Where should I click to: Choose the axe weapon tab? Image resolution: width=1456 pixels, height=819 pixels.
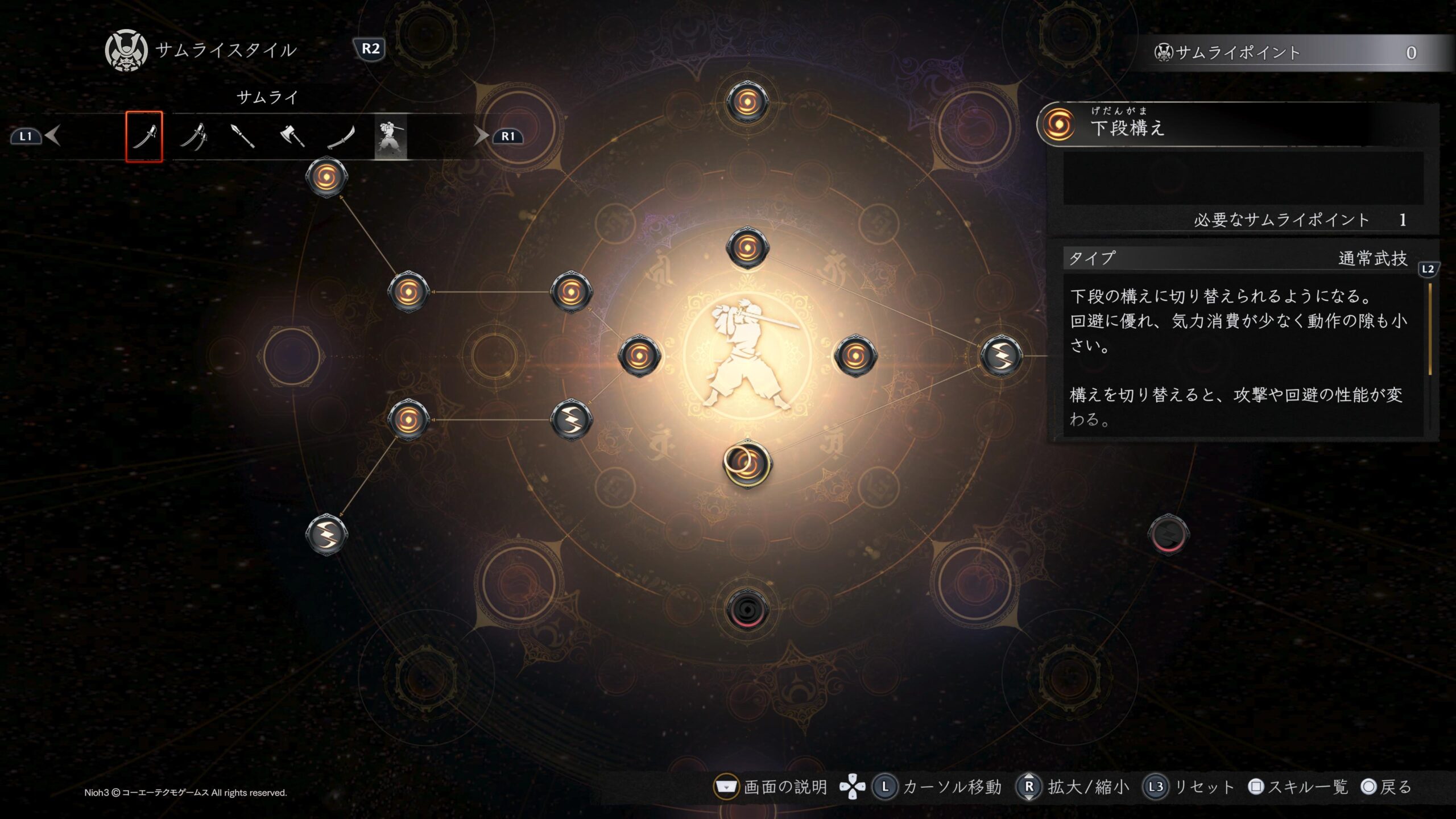pyautogui.click(x=292, y=136)
